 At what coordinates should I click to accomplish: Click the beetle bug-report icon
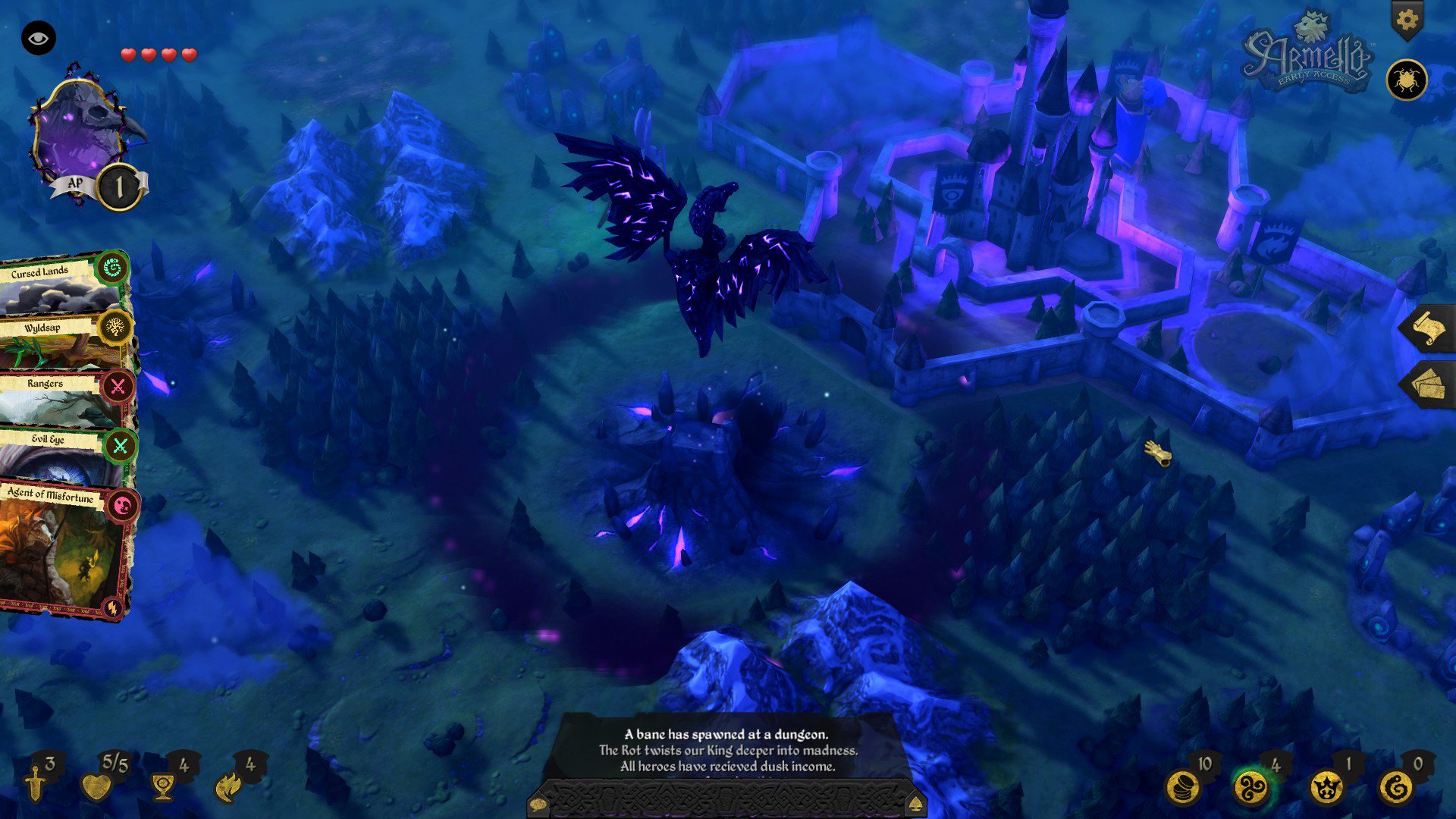click(x=1407, y=80)
